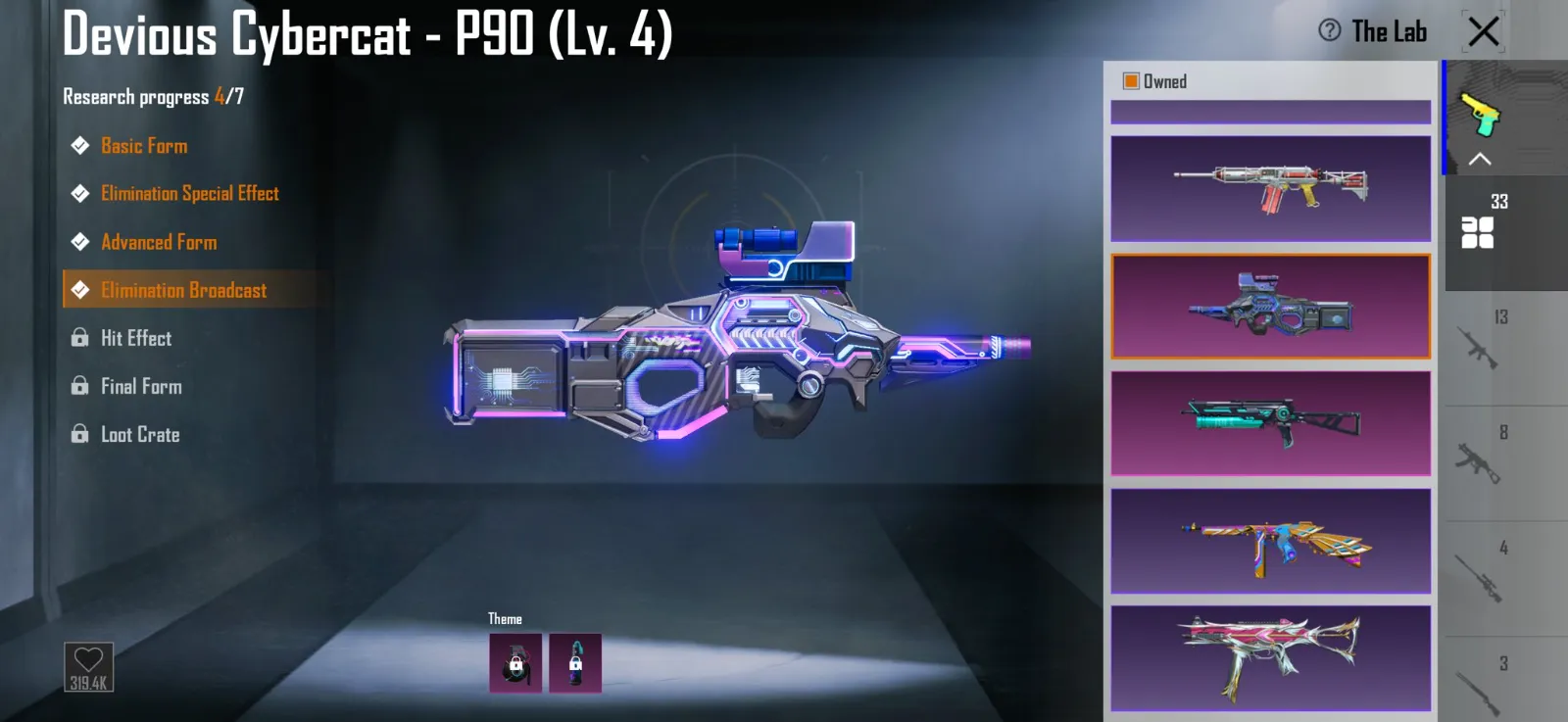Preview the locked Final Form stage
Screen dimensions: 1568x722
[141, 386]
